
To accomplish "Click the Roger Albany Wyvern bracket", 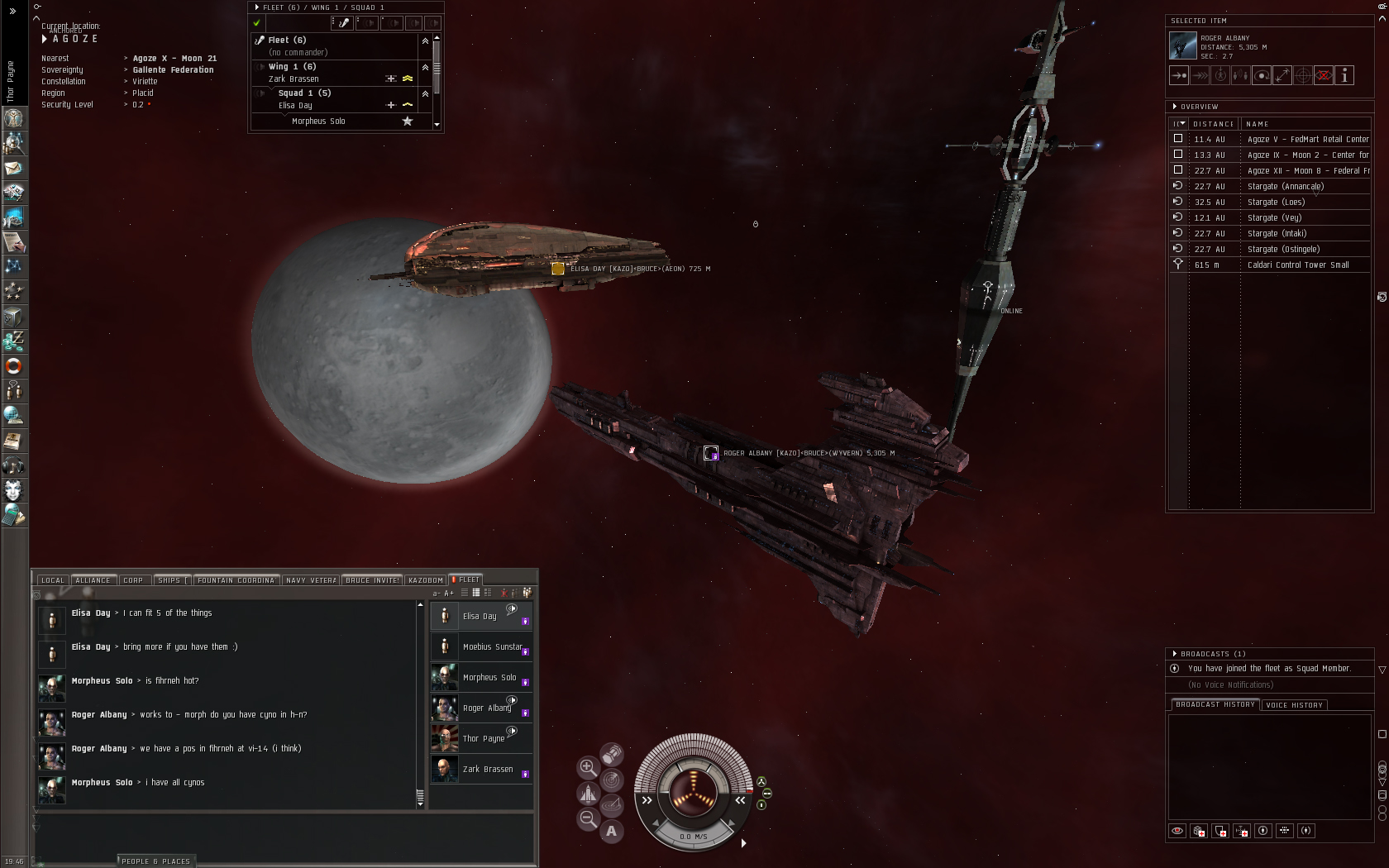I will pyautogui.click(x=710, y=453).
